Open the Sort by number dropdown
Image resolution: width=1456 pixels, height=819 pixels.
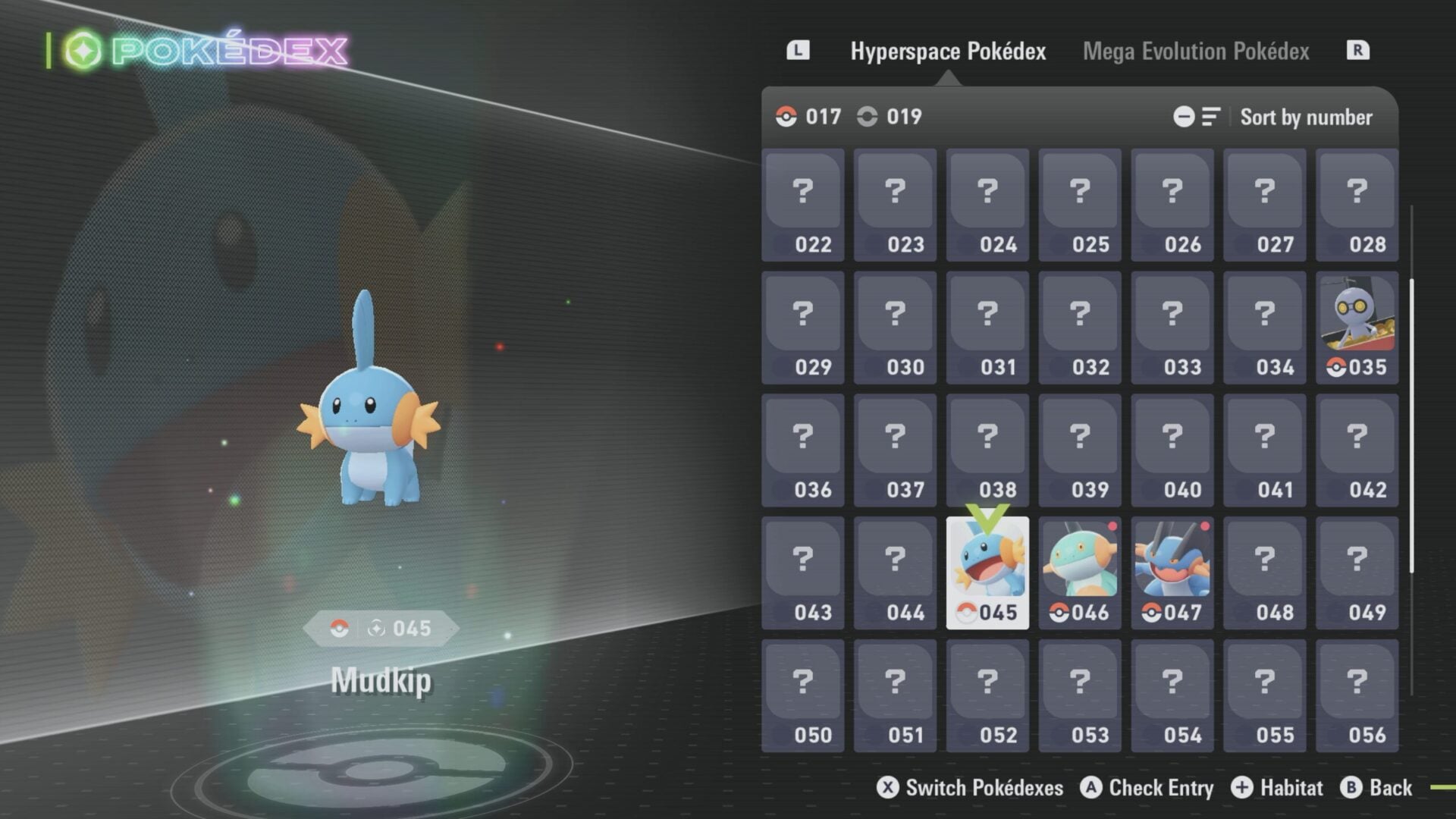tap(1306, 117)
